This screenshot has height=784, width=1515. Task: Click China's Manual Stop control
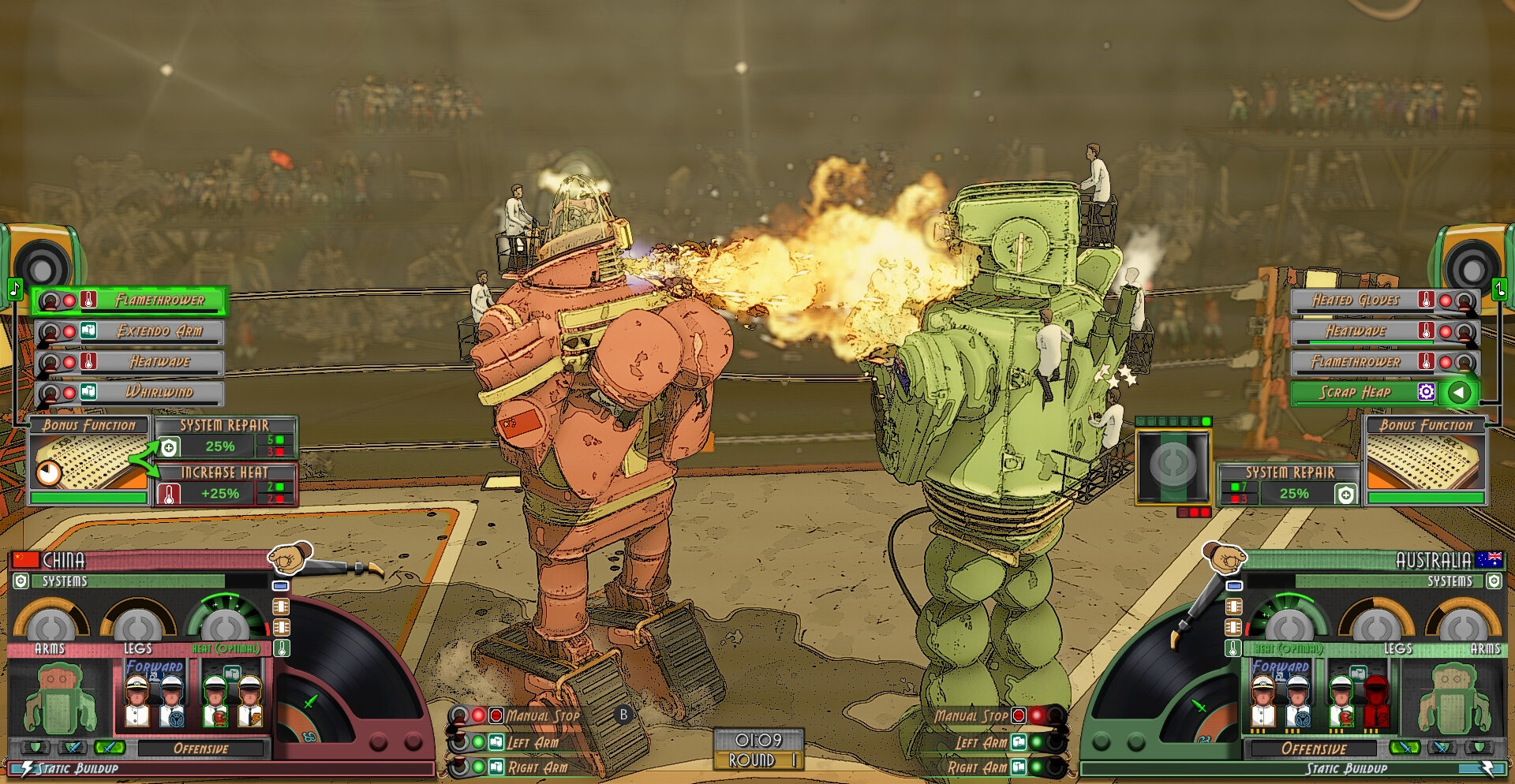541,716
